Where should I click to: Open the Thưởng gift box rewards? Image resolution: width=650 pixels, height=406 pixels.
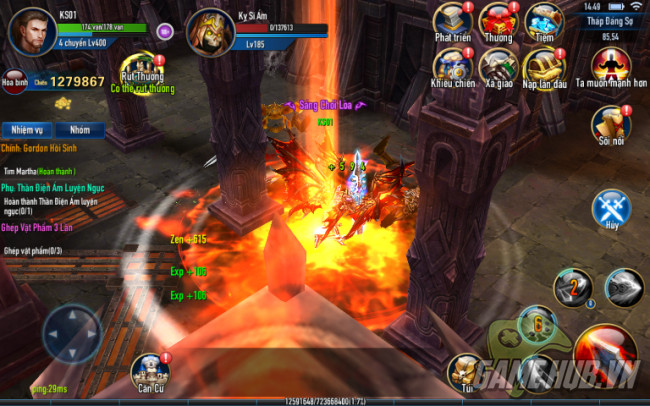coord(498,22)
